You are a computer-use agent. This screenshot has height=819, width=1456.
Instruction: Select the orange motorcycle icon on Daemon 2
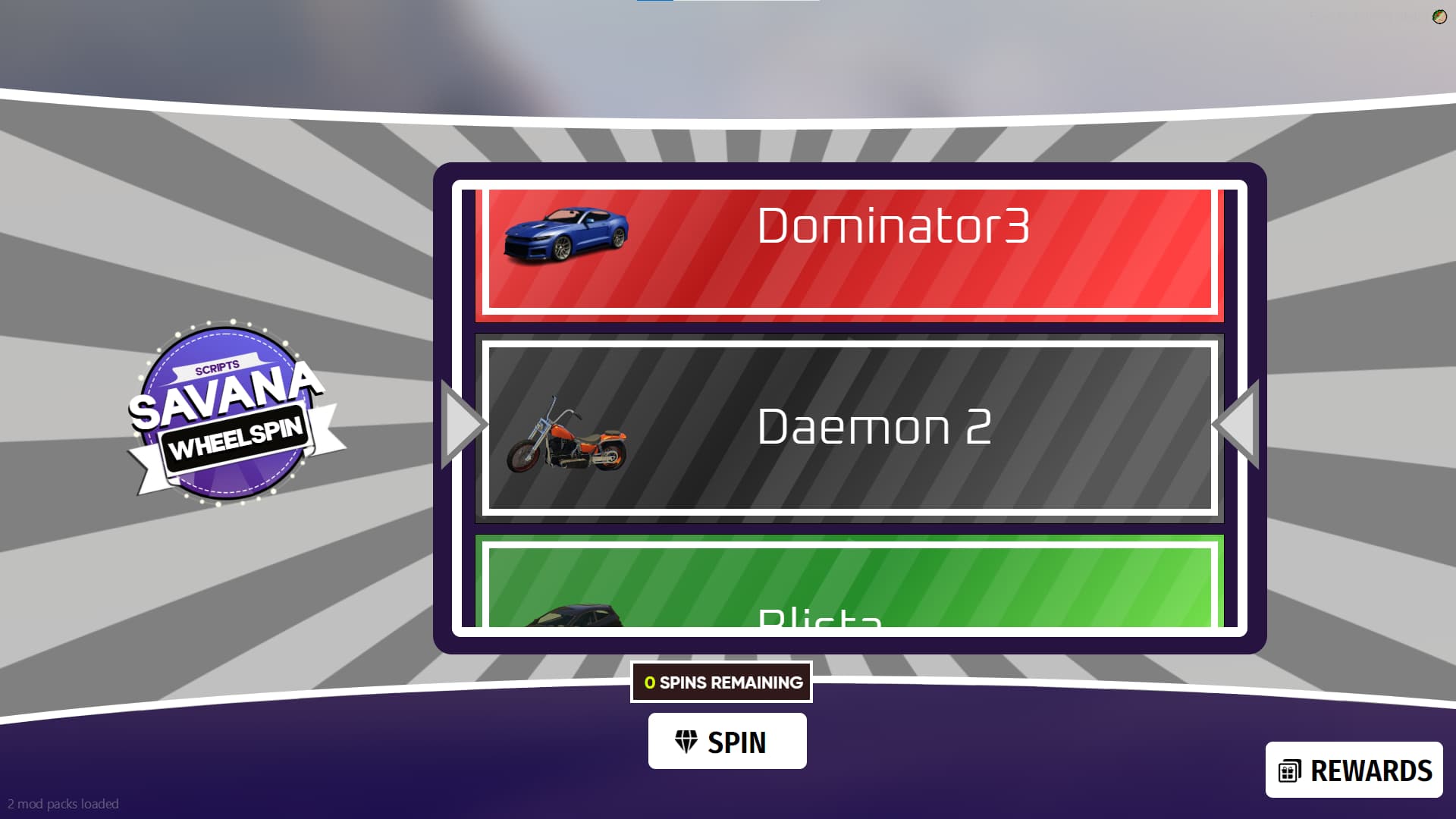[x=569, y=436]
